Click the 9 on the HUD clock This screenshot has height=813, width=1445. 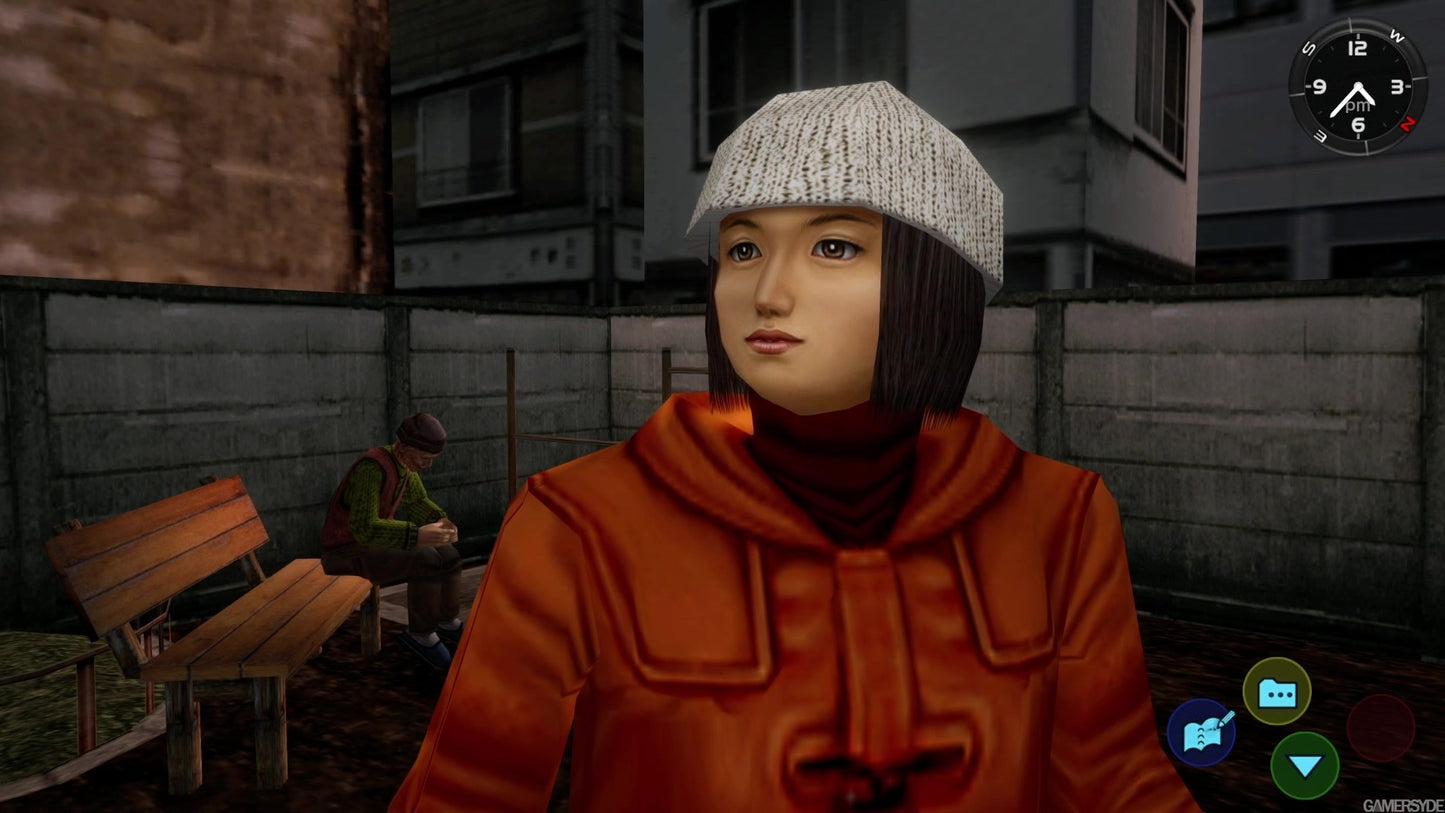(1319, 86)
